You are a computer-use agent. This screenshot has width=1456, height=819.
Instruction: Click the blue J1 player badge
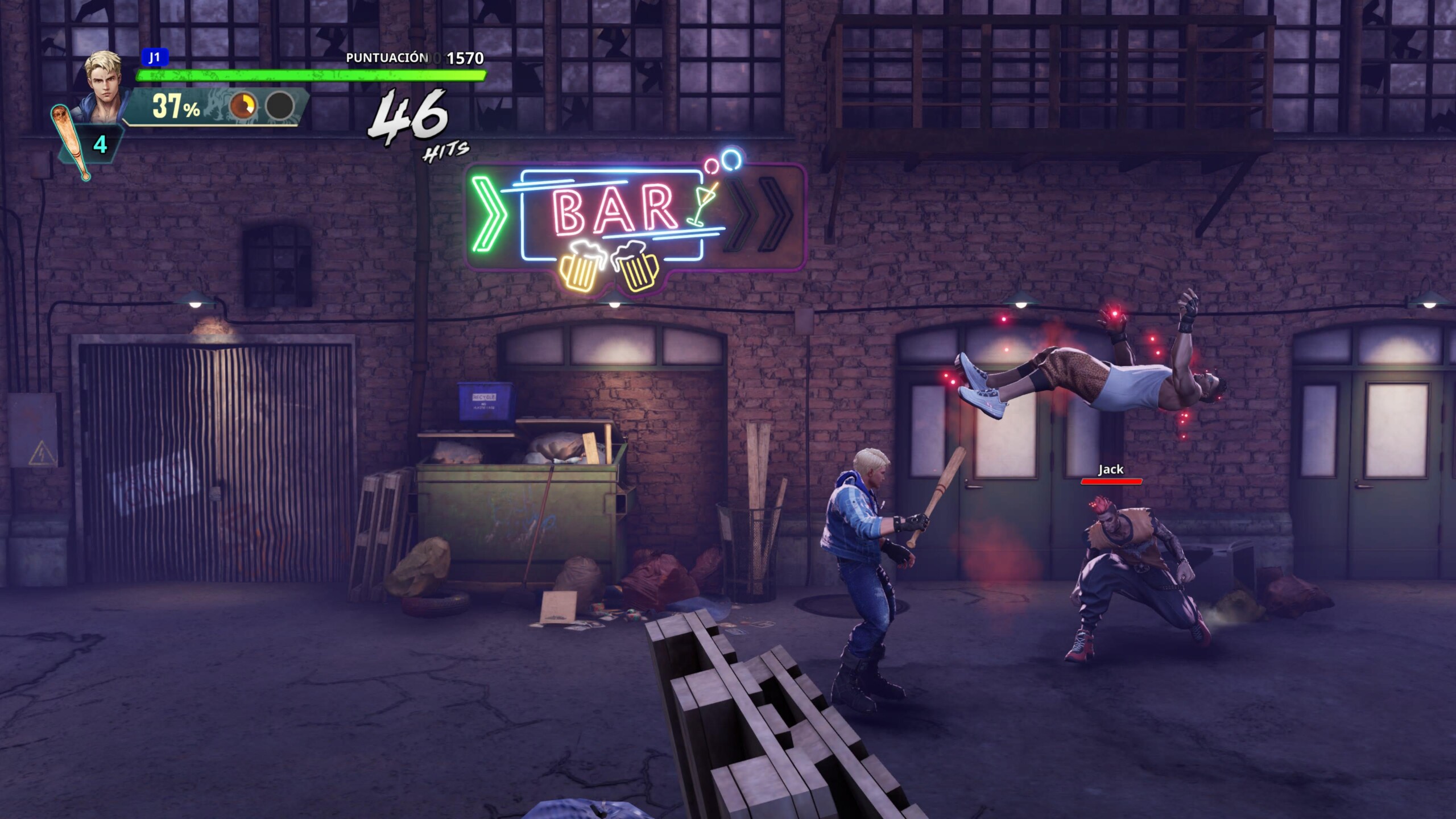pyautogui.click(x=154, y=57)
